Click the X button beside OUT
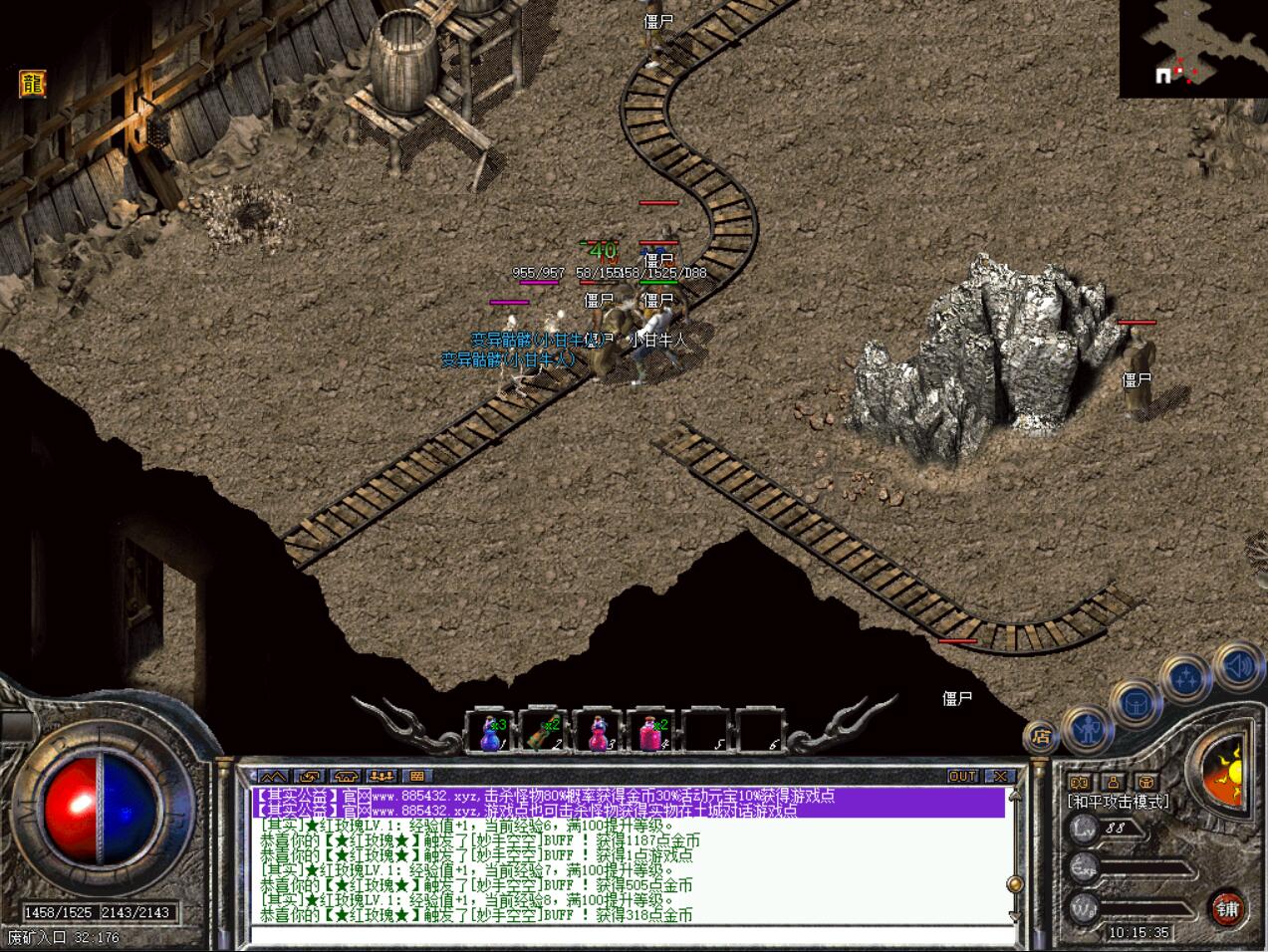 (x=999, y=776)
